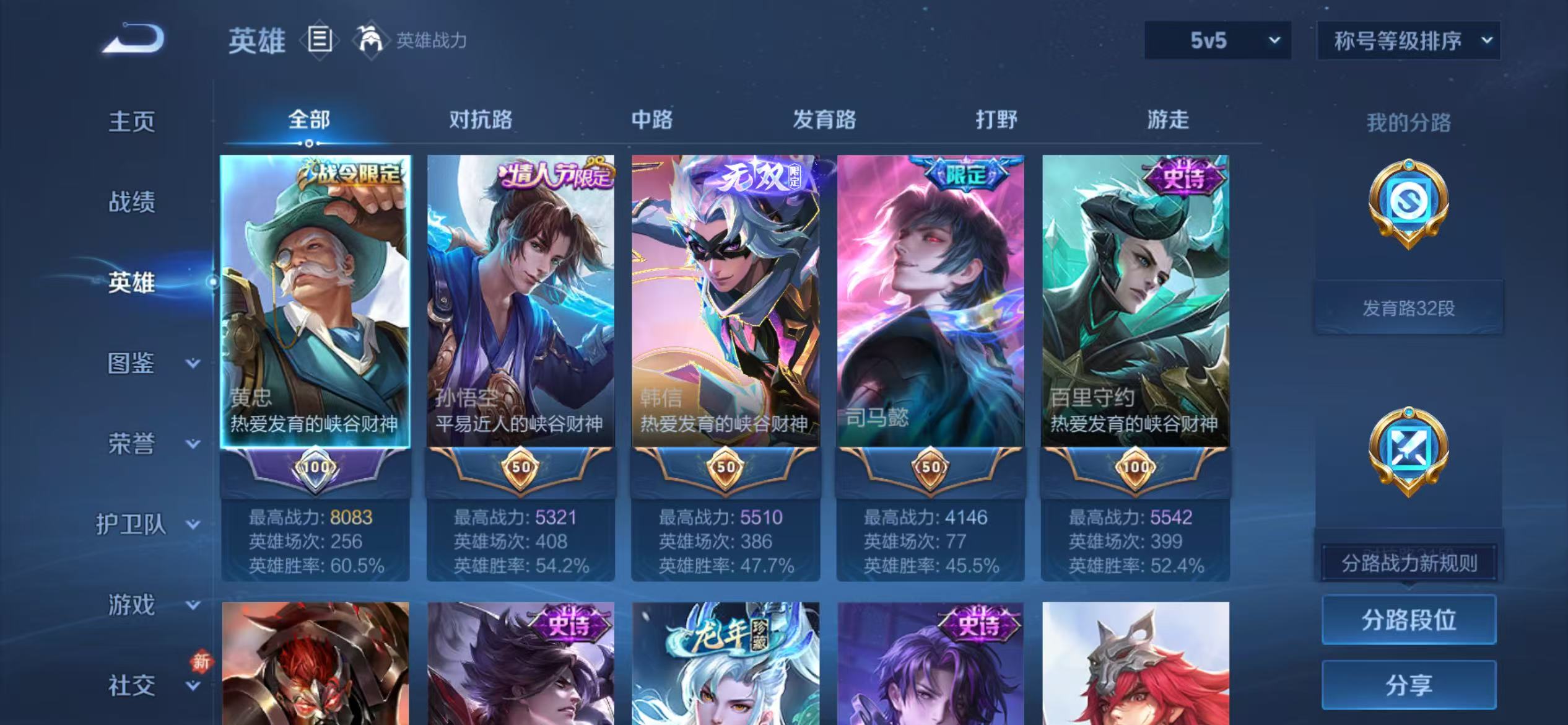Viewport: 1568px width, 725px height.
Task: Open the hero list icon beside 英雄
Action: [320, 38]
